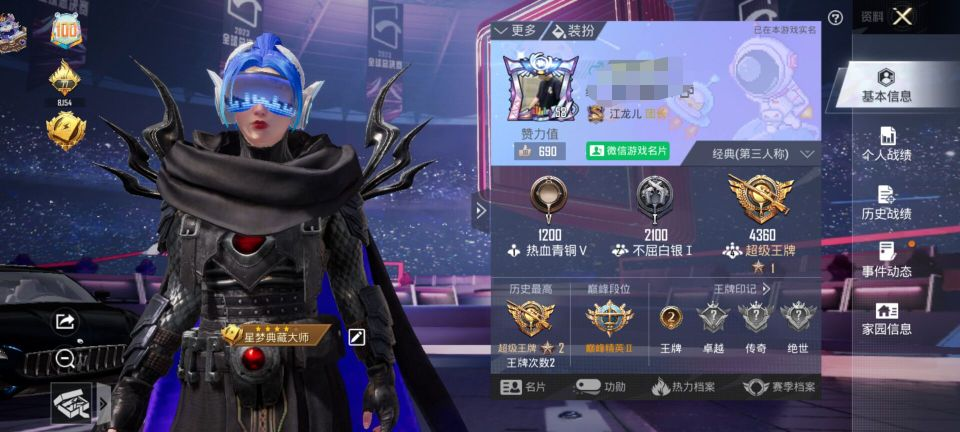Expand the 更多 dropdown
The width and height of the screenshot is (960, 432).
tap(516, 30)
